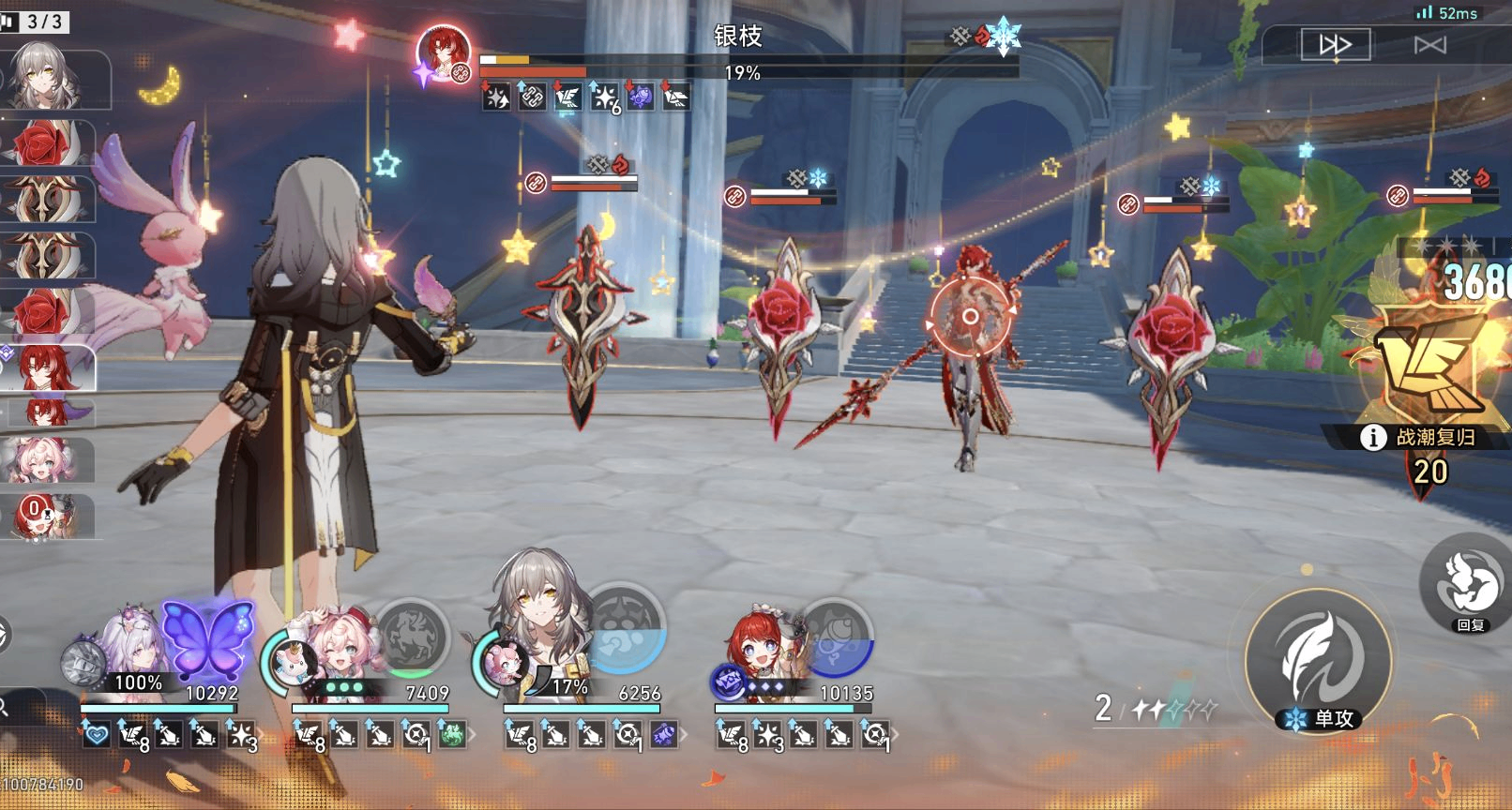Image resolution: width=1512 pixels, height=810 pixels.
Task: Pause the battle from the top-left corner
Action: tap(8, 21)
